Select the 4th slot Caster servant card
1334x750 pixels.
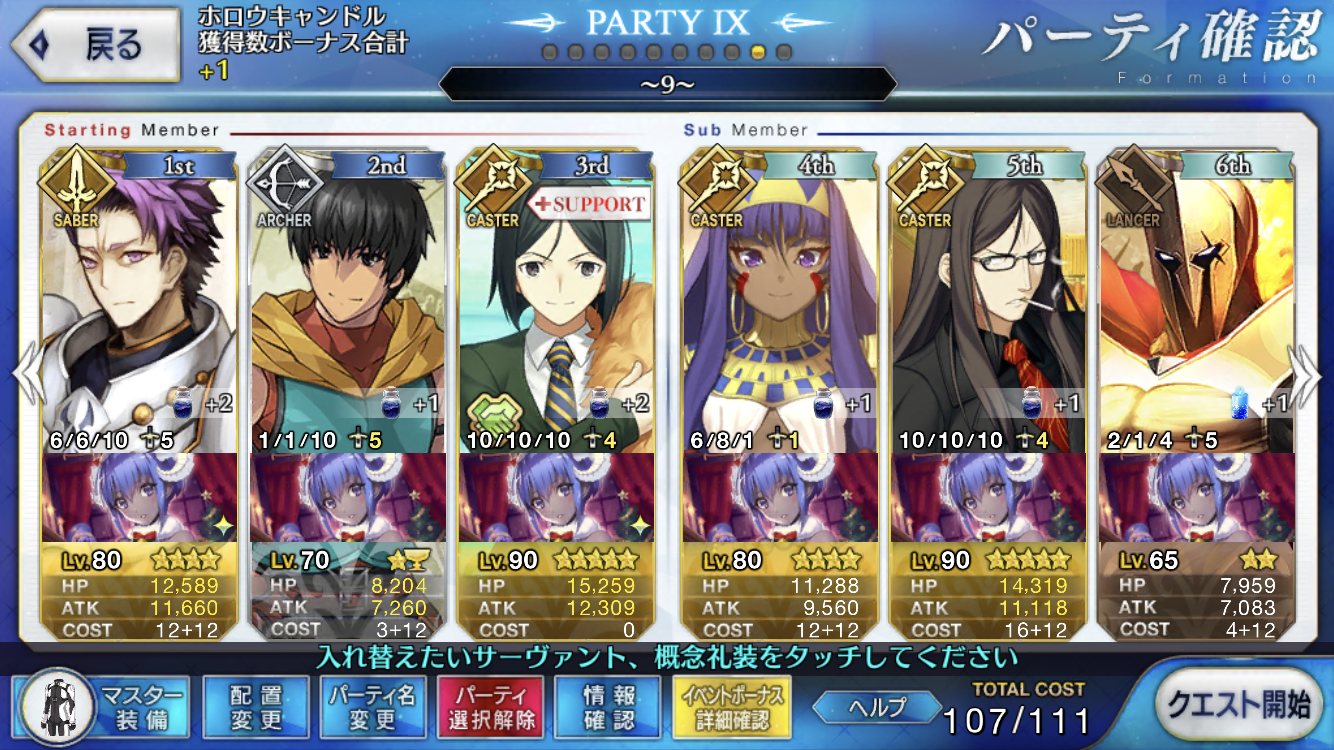pyautogui.click(x=780, y=300)
